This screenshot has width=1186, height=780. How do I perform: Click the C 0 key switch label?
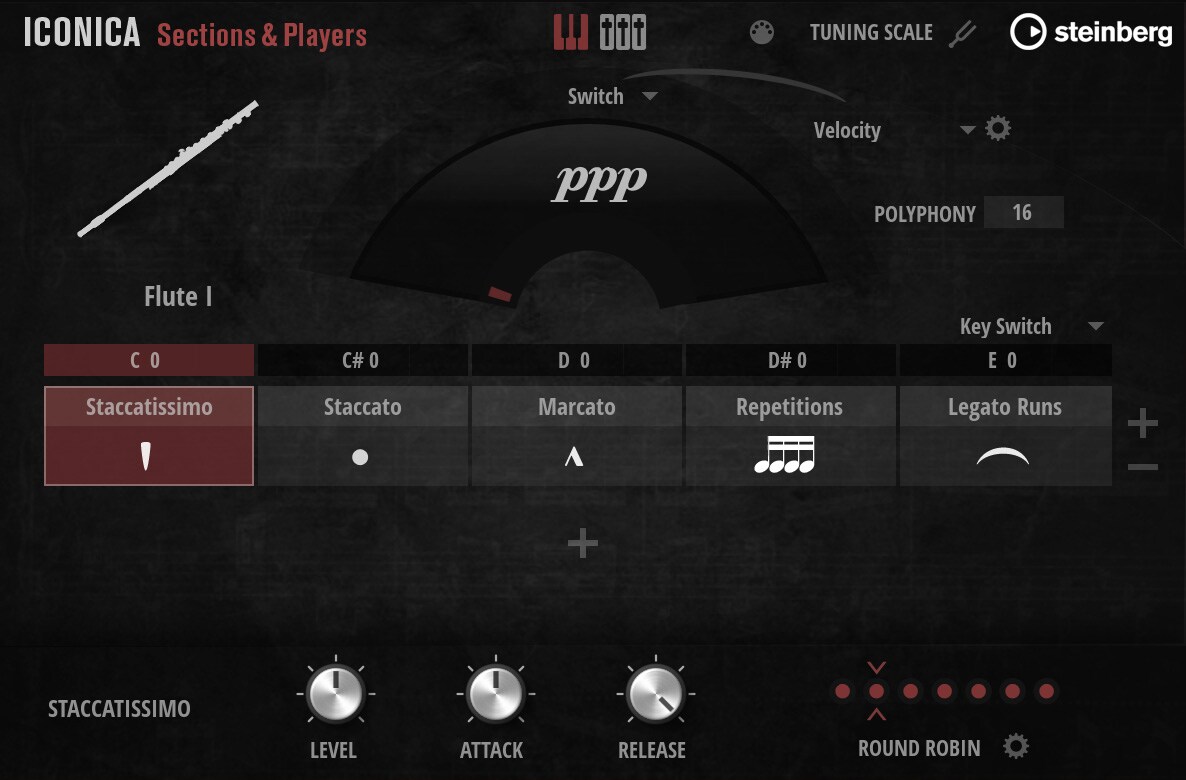(x=148, y=360)
